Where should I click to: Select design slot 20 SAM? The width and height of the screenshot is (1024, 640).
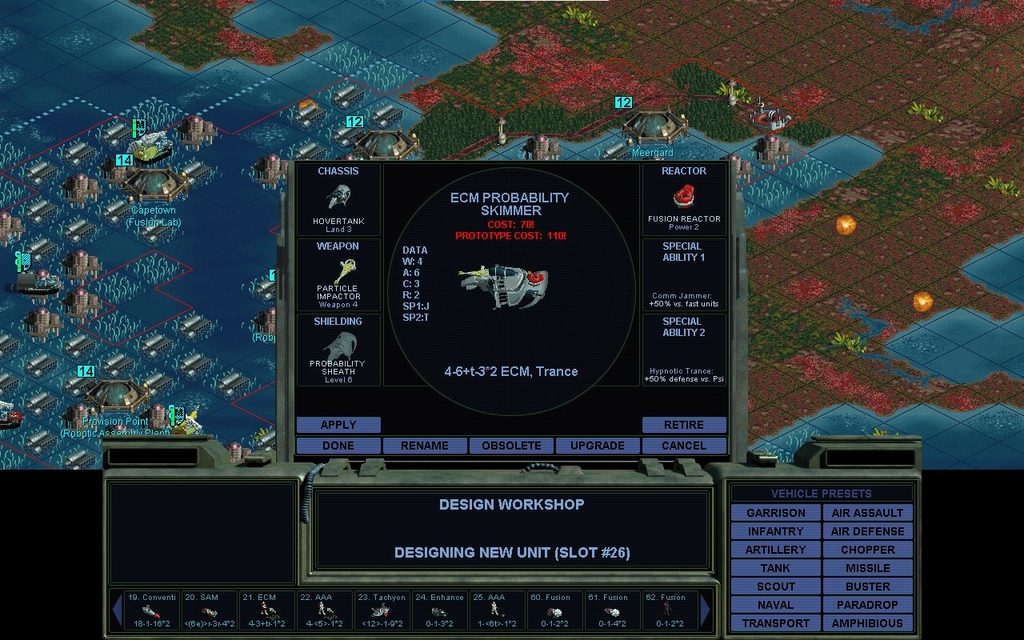coord(209,609)
